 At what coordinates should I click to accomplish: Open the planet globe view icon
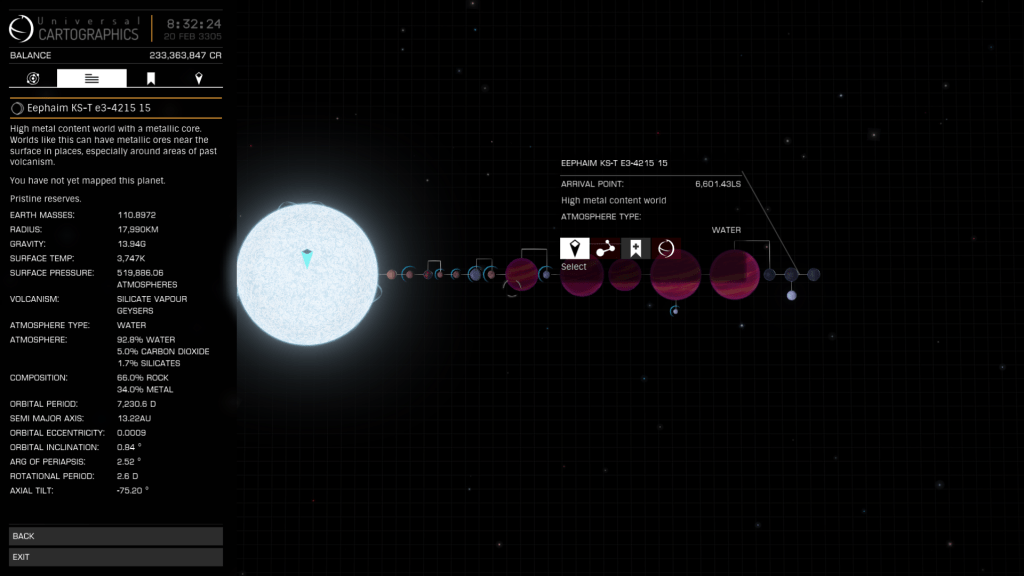(666, 248)
